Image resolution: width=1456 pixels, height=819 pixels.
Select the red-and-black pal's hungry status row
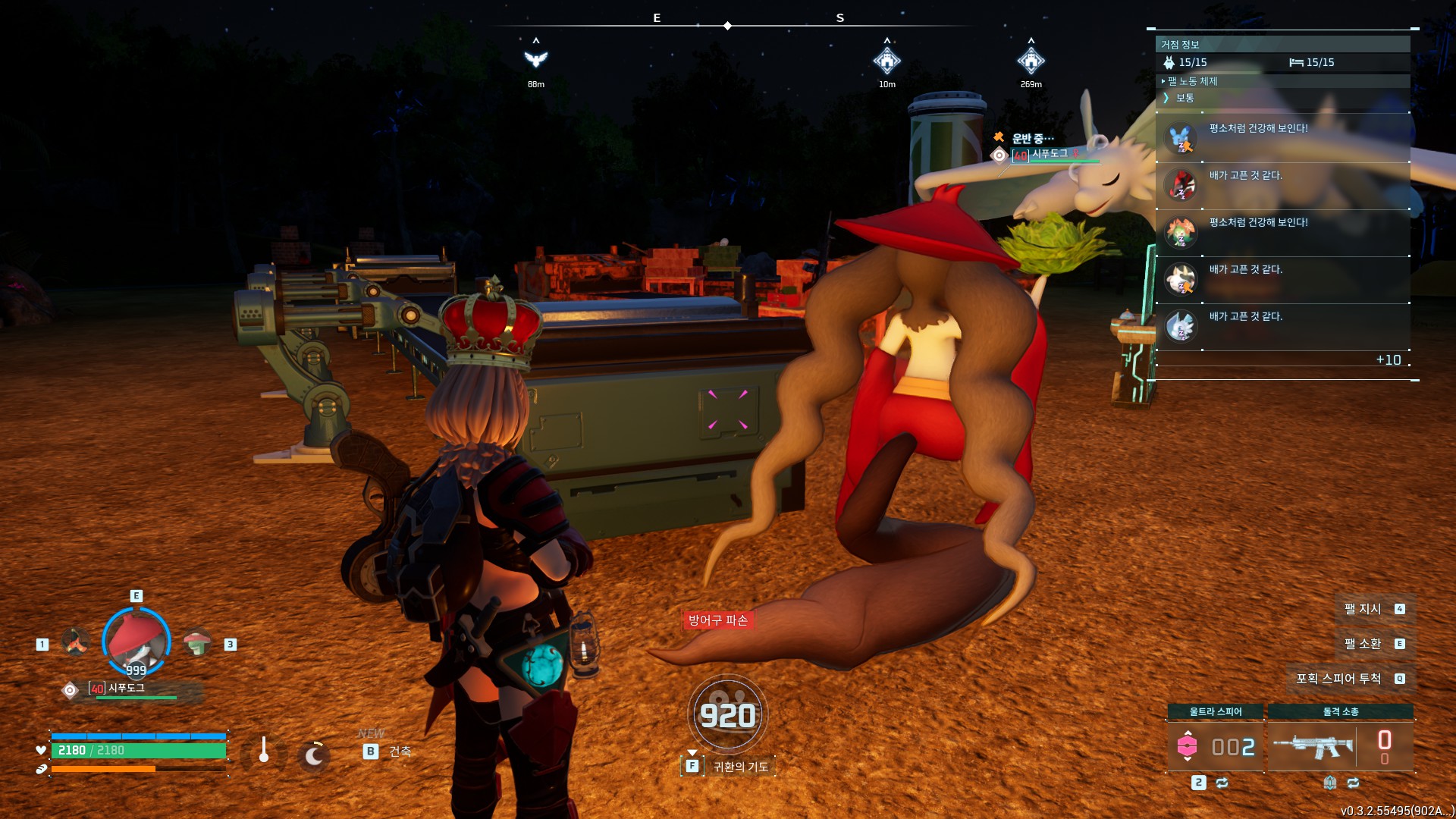pos(1282,185)
